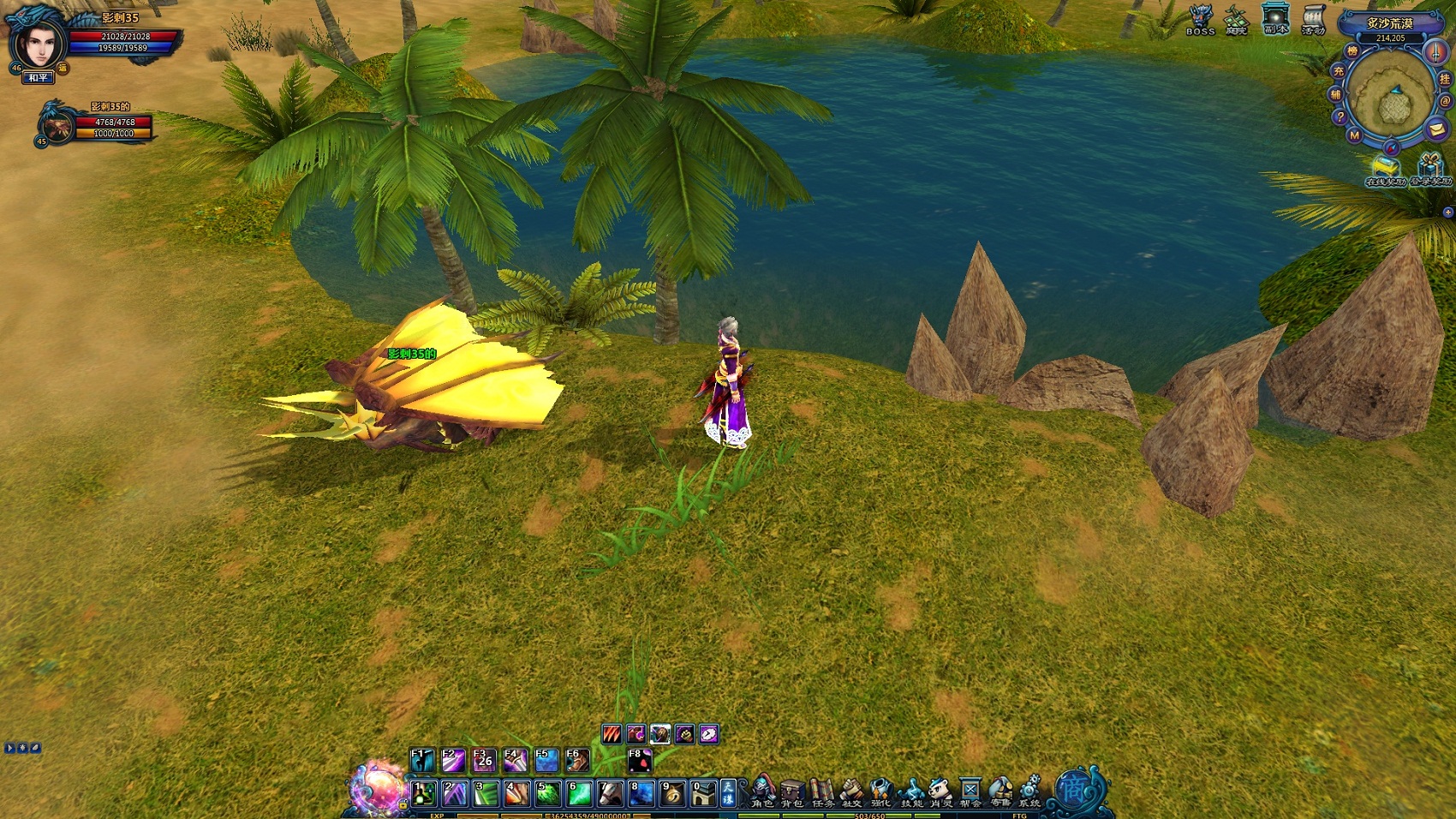The image size is (1456, 819).
Task: Open the 副本 dungeon portal icon
Action: click(x=1275, y=19)
